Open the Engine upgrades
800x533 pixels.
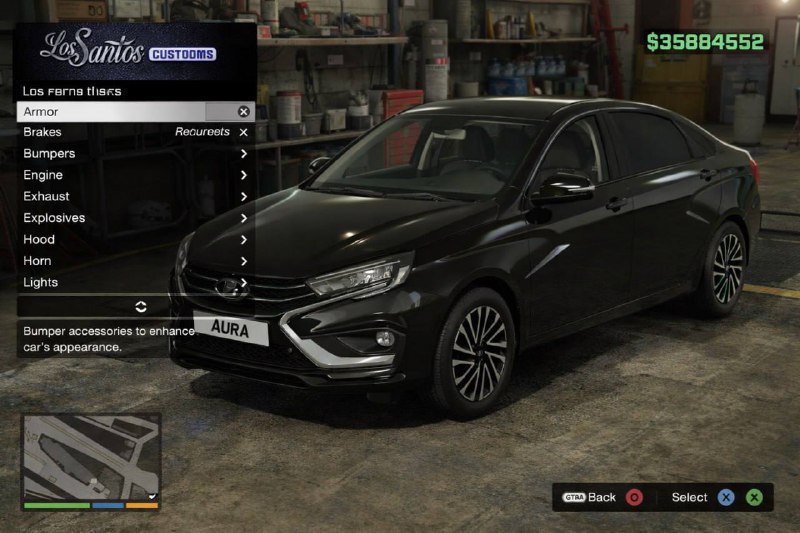click(135, 175)
